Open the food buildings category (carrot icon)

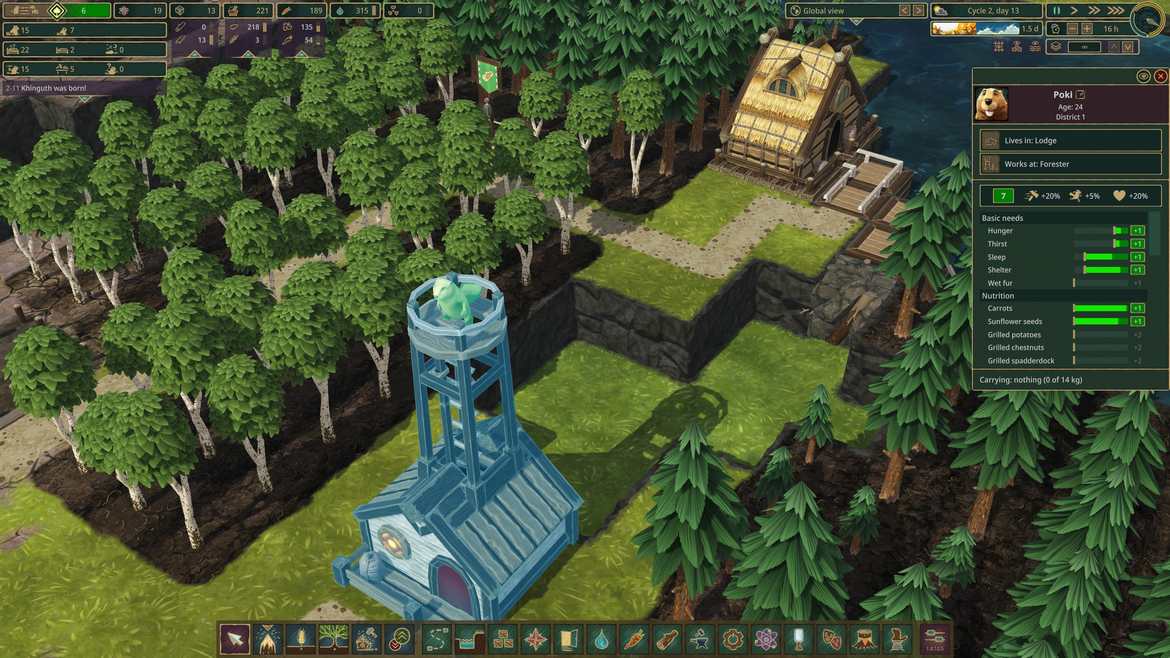pyautogui.click(x=634, y=638)
